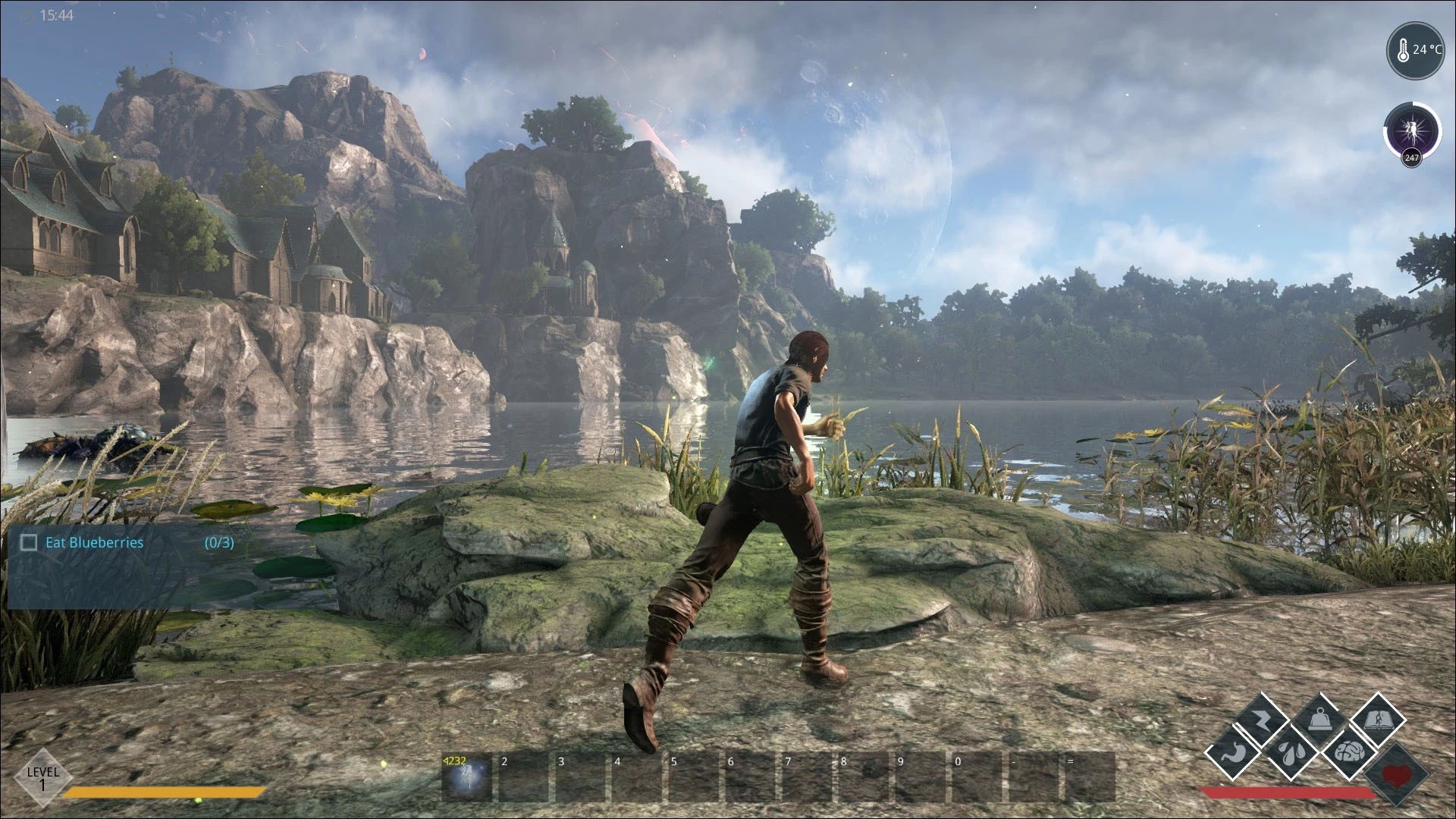Image resolution: width=1456 pixels, height=819 pixels.
Task: Click the purple glowing figure buff icon
Action: pos(1410,129)
